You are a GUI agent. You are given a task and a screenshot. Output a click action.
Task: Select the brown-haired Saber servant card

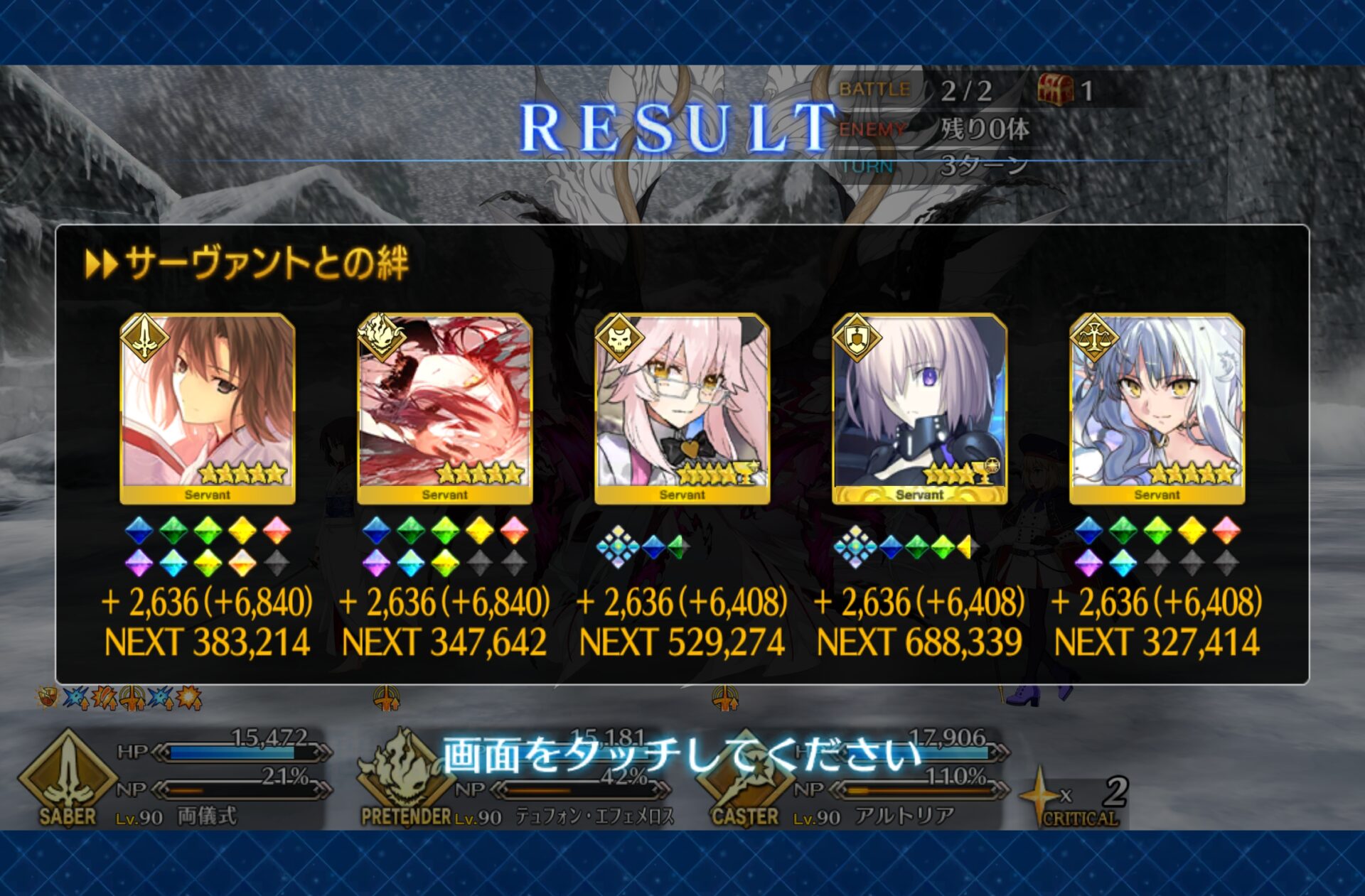coord(208,409)
